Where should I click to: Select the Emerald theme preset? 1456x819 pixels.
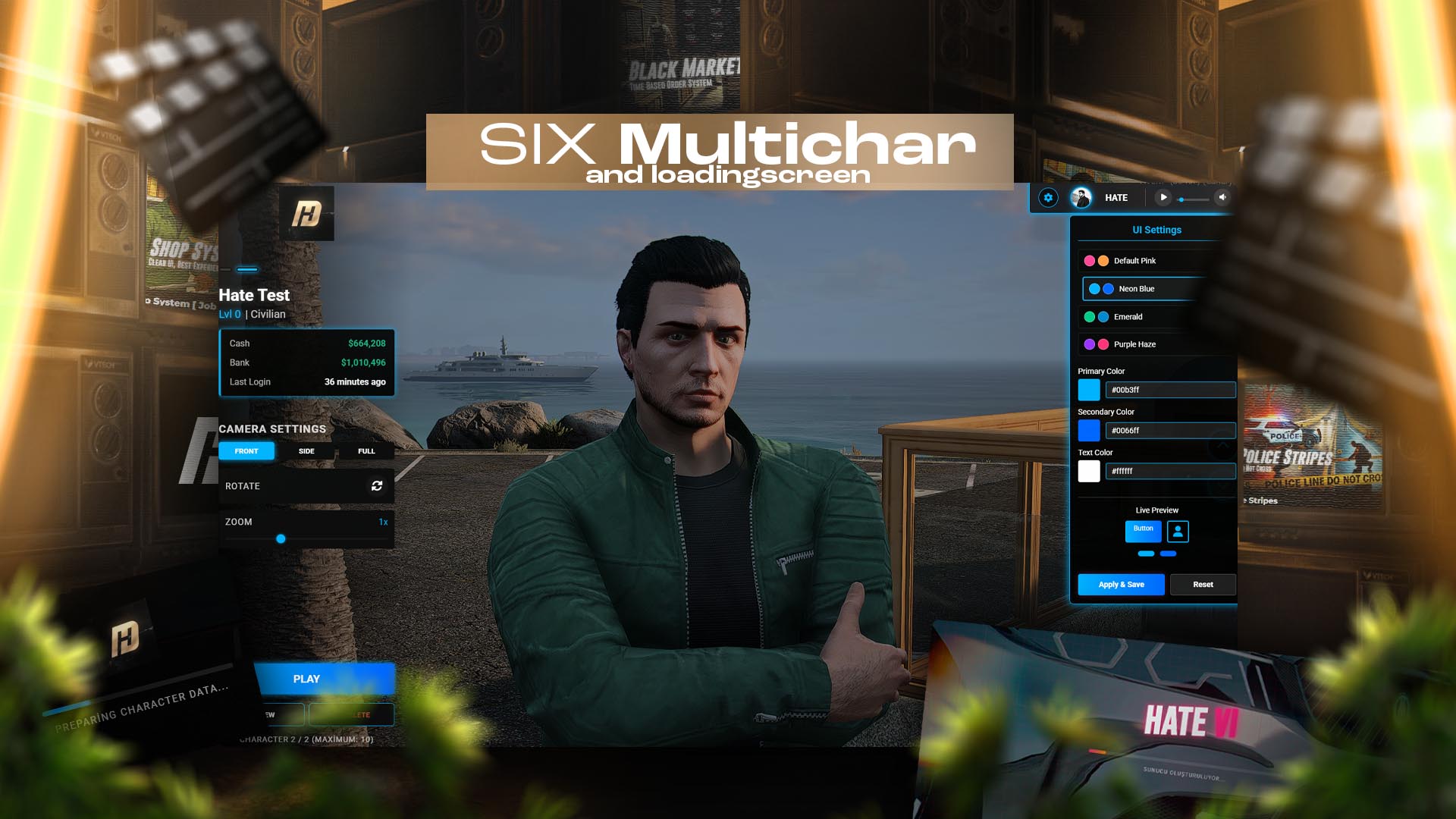[x=1130, y=316]
